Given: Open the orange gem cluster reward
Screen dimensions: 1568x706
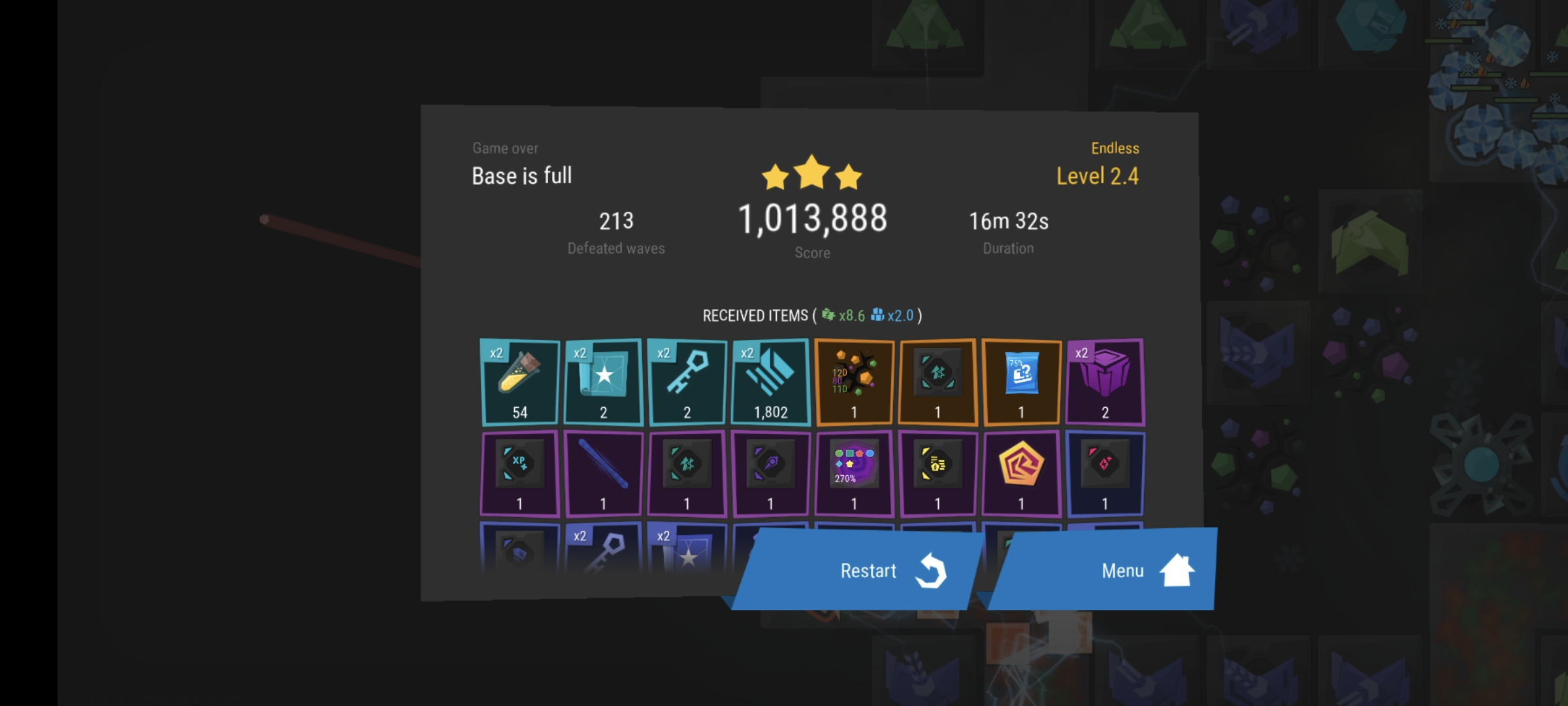Looking at the screenshot, I should [x=854, y=382].
